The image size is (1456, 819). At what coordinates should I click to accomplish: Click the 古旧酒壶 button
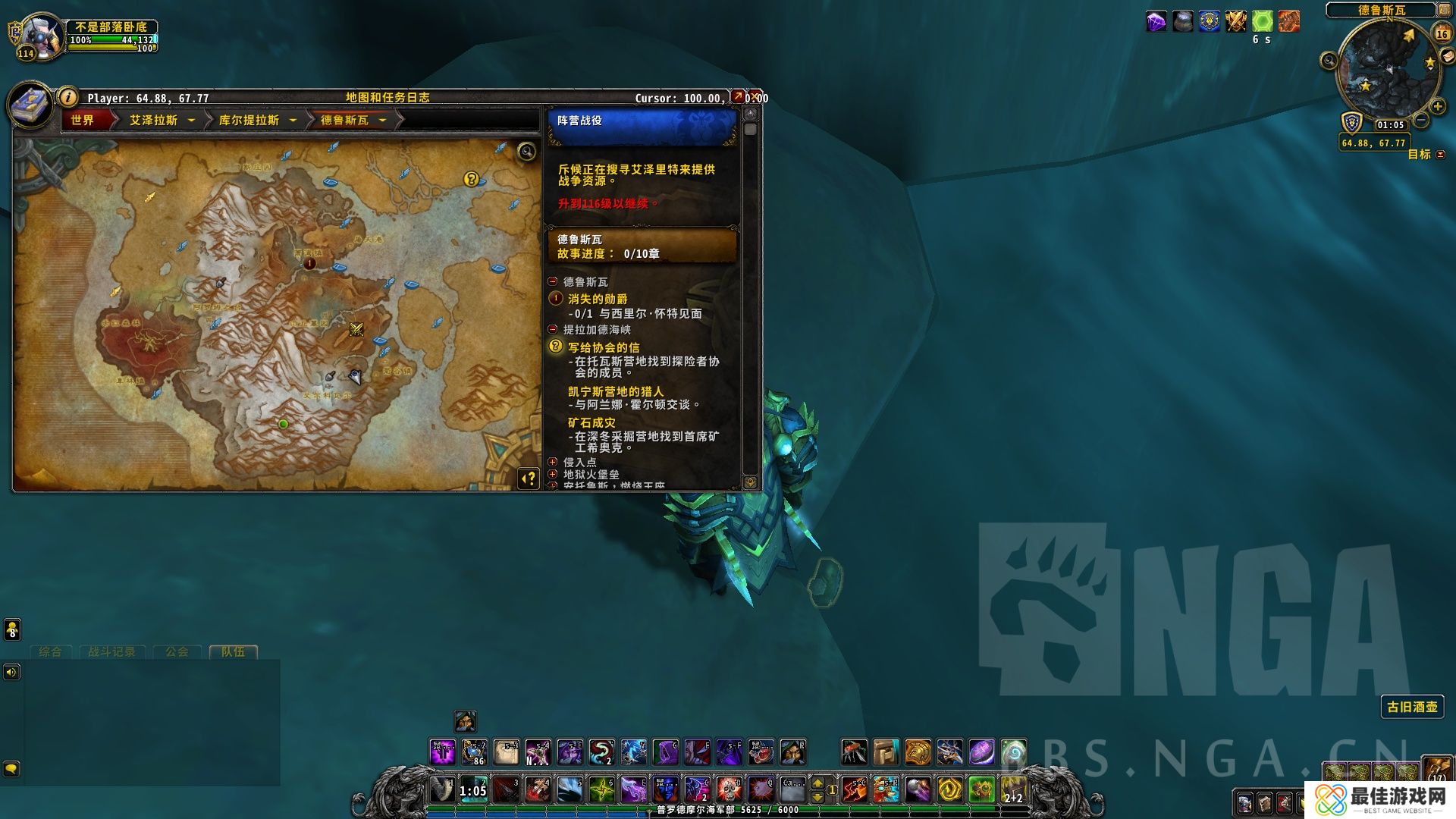[1412, 707]
